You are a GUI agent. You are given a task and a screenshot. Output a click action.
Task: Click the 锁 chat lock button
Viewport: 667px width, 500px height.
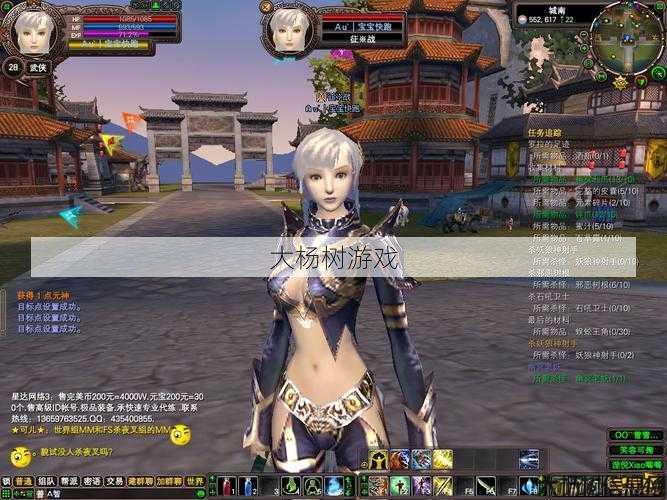6,481
